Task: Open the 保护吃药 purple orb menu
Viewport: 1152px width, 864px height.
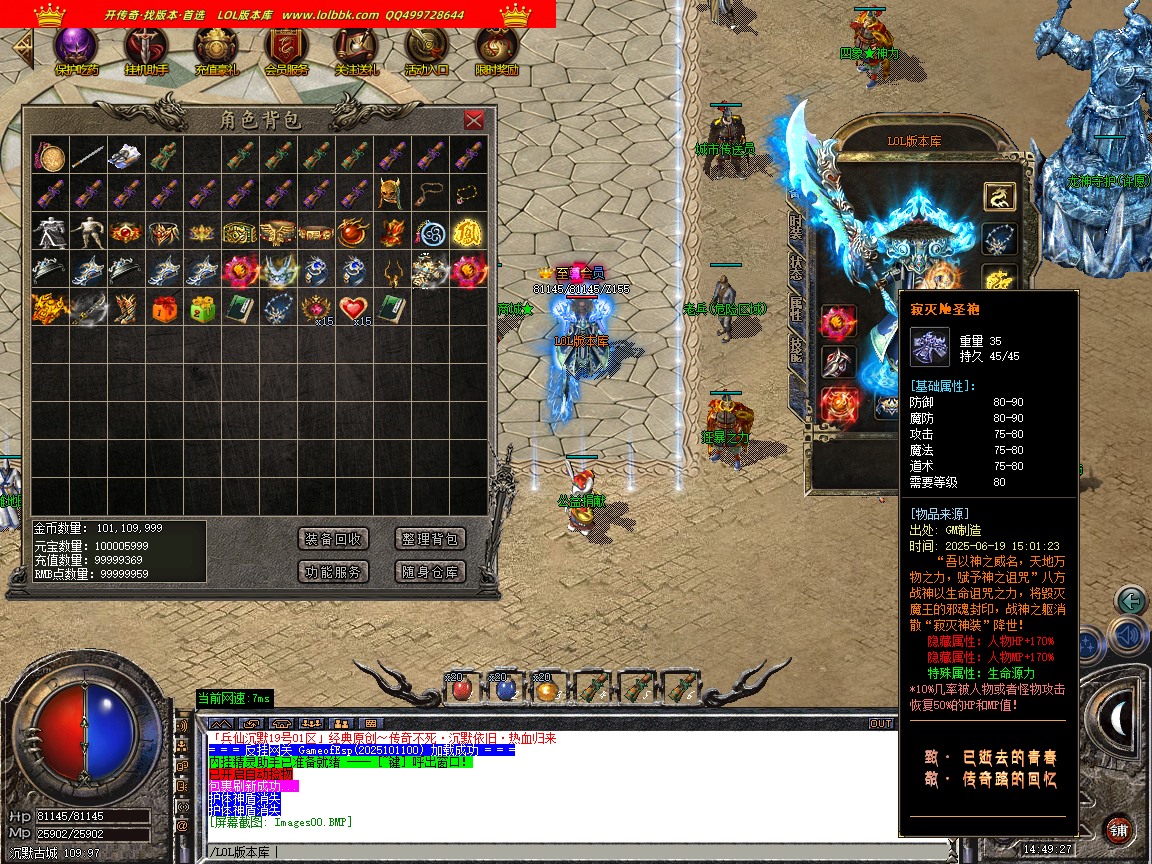Action: pos(76,47)
